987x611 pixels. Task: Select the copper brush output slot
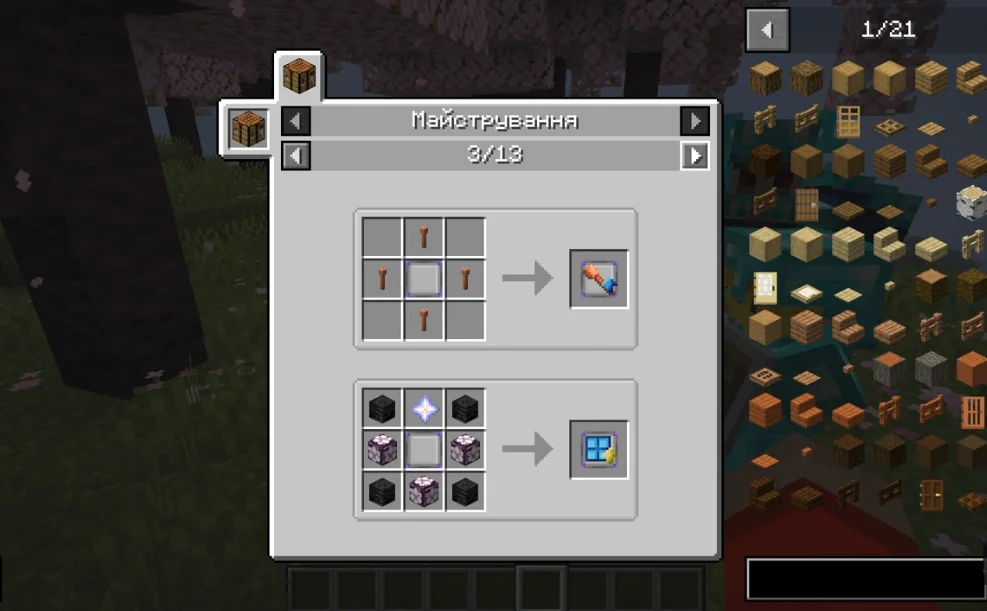point(599,279)
